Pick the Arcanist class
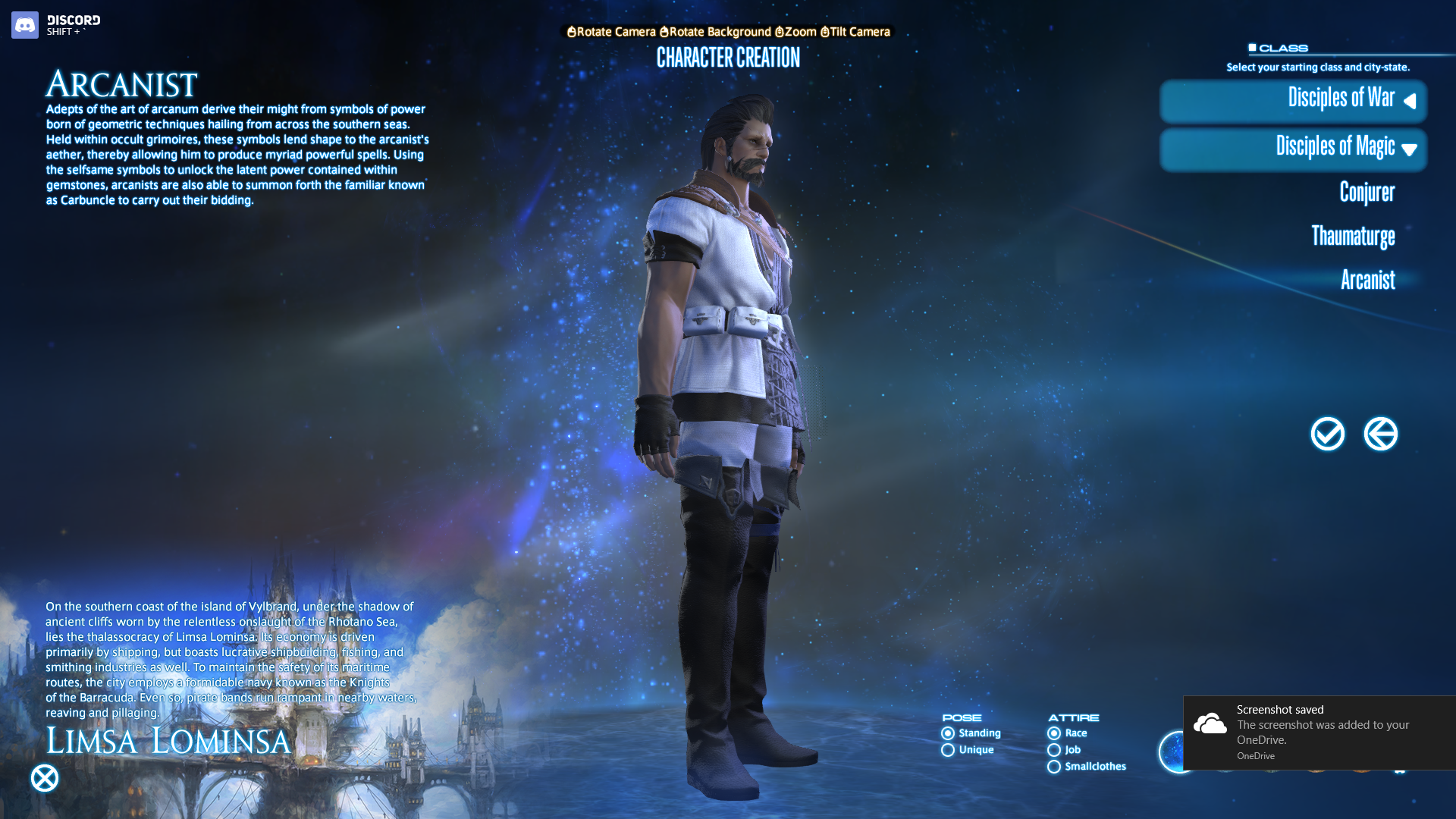 [x=1367, y=280]
